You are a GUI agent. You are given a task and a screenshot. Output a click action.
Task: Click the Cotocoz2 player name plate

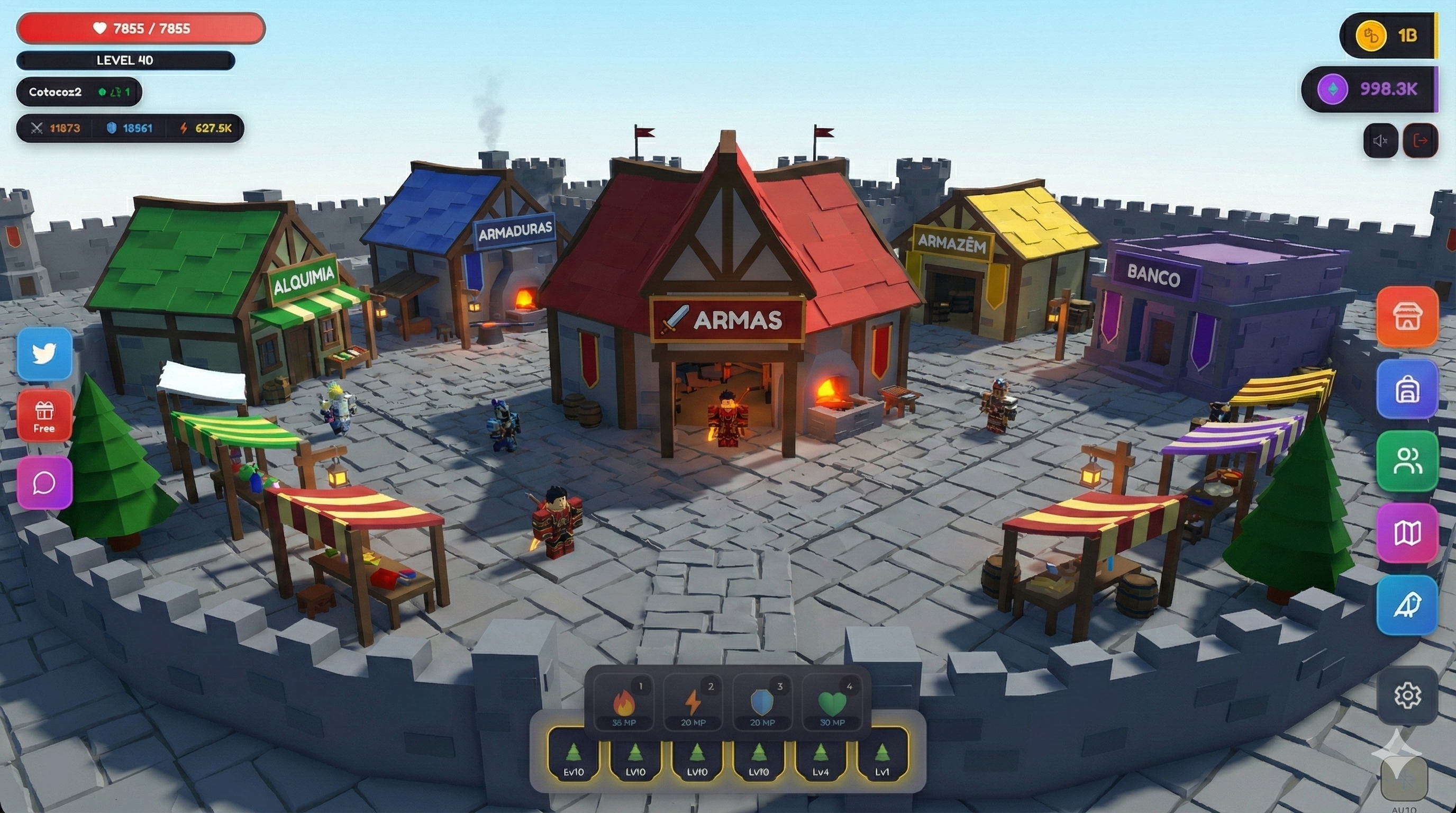point(79,92)
